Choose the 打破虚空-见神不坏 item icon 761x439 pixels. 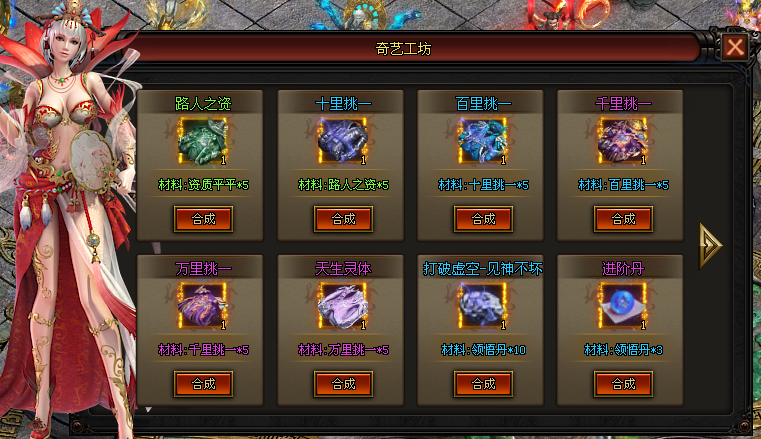pos(483,306)
